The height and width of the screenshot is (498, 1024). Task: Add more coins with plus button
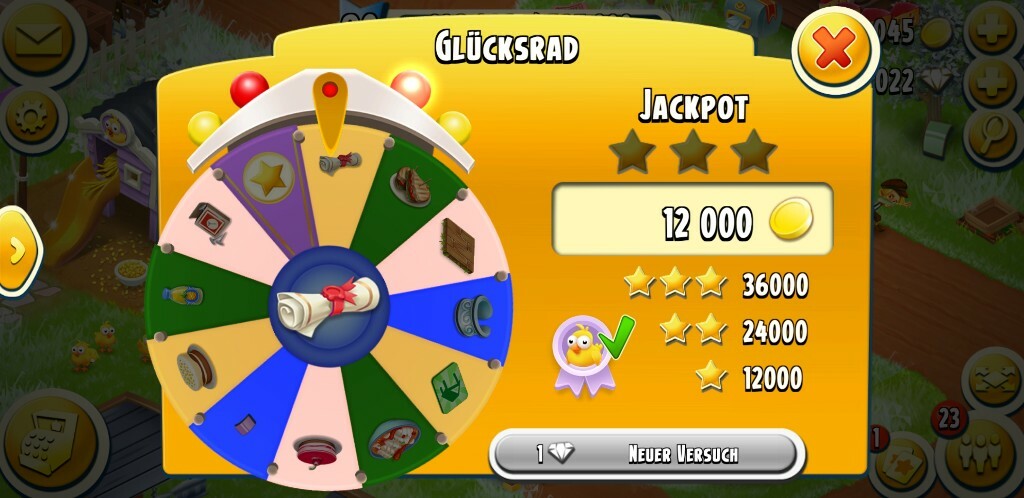point(991,30)
